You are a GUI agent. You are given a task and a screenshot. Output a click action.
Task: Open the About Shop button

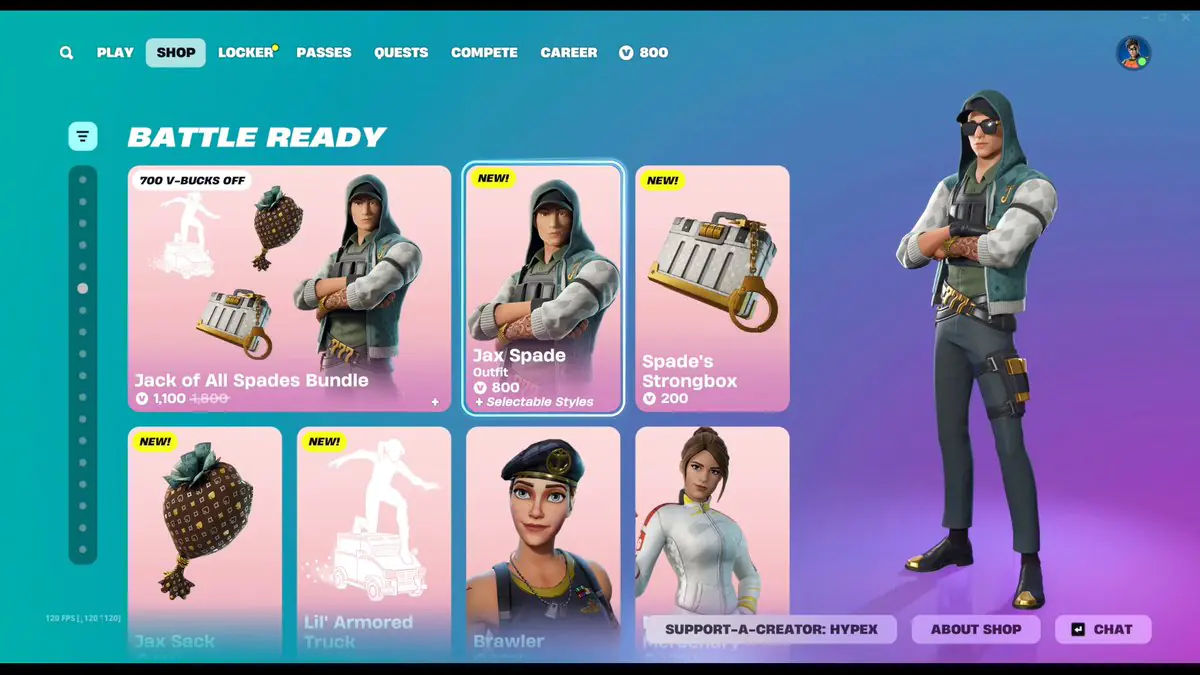click(x=976, y=629)
